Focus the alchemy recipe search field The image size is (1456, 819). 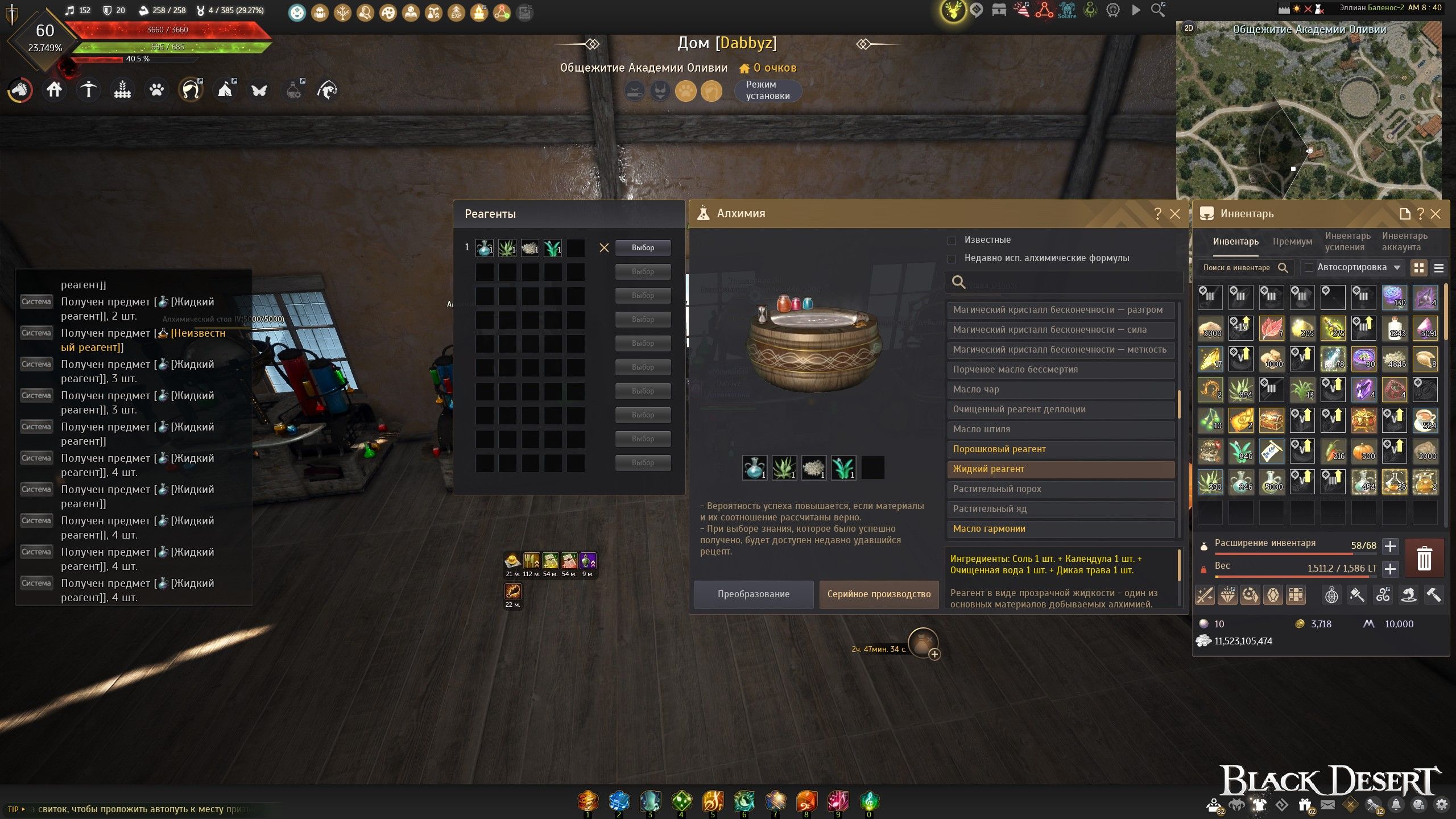pyautogui.click(x=1069, y=282)
